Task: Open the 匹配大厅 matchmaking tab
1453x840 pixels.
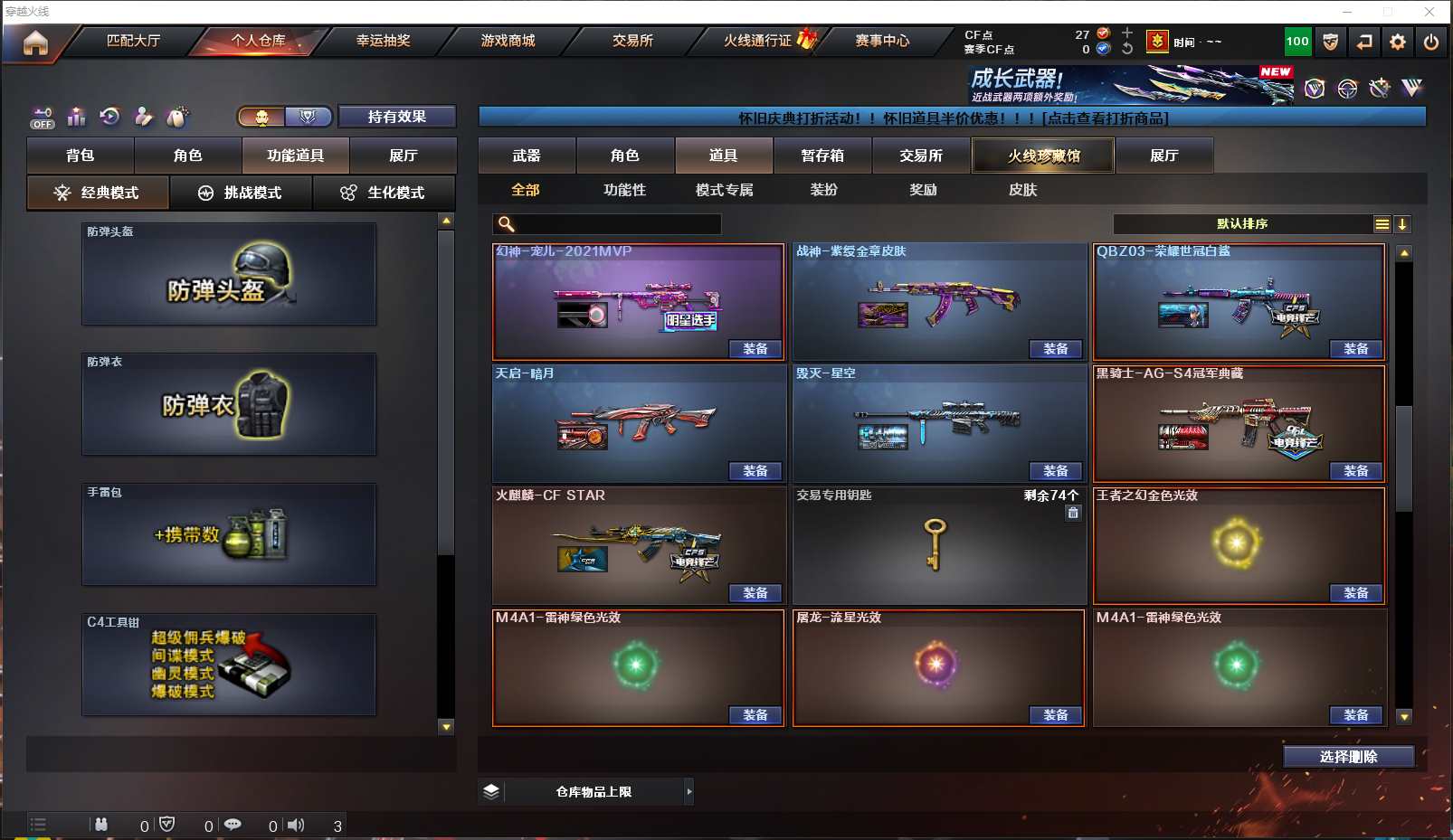Action: (133, 41)
